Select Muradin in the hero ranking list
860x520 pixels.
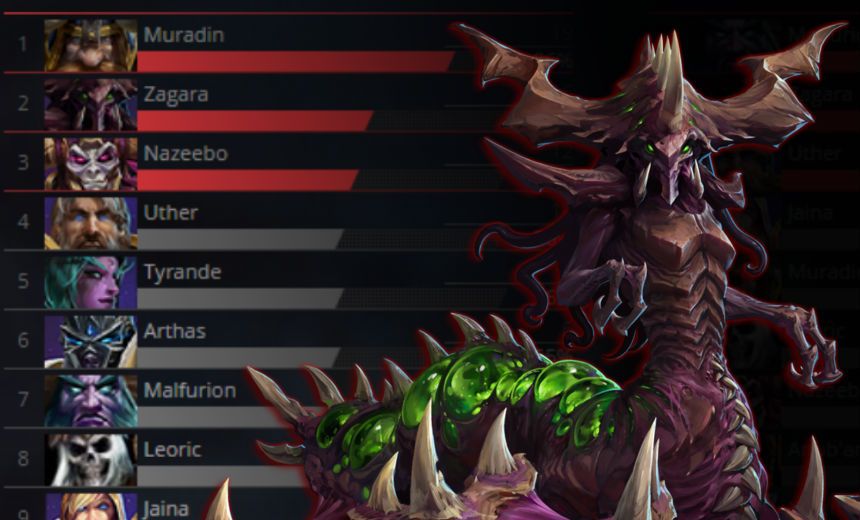pyautogui.click(x=184, y=36)
